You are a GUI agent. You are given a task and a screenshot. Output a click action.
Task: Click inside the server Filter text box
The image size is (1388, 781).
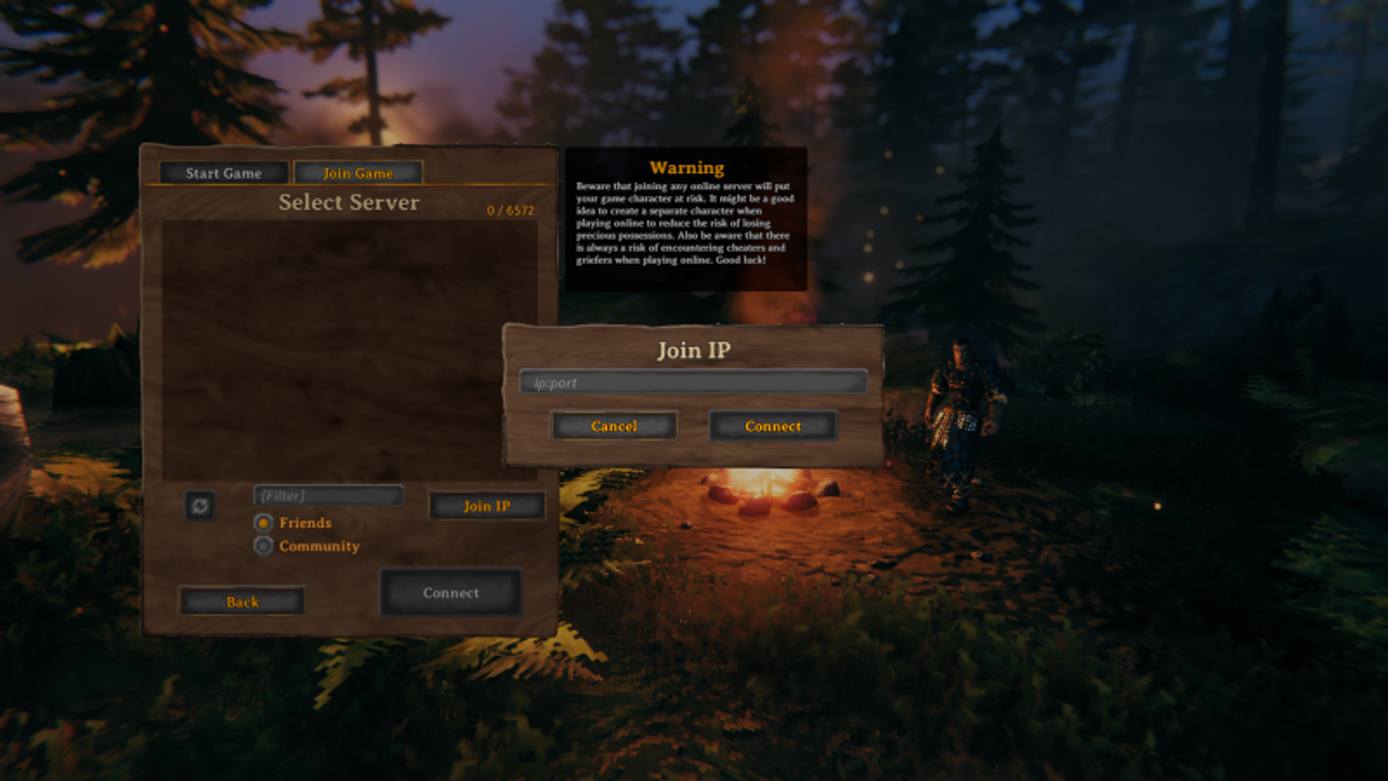(327, 495)
